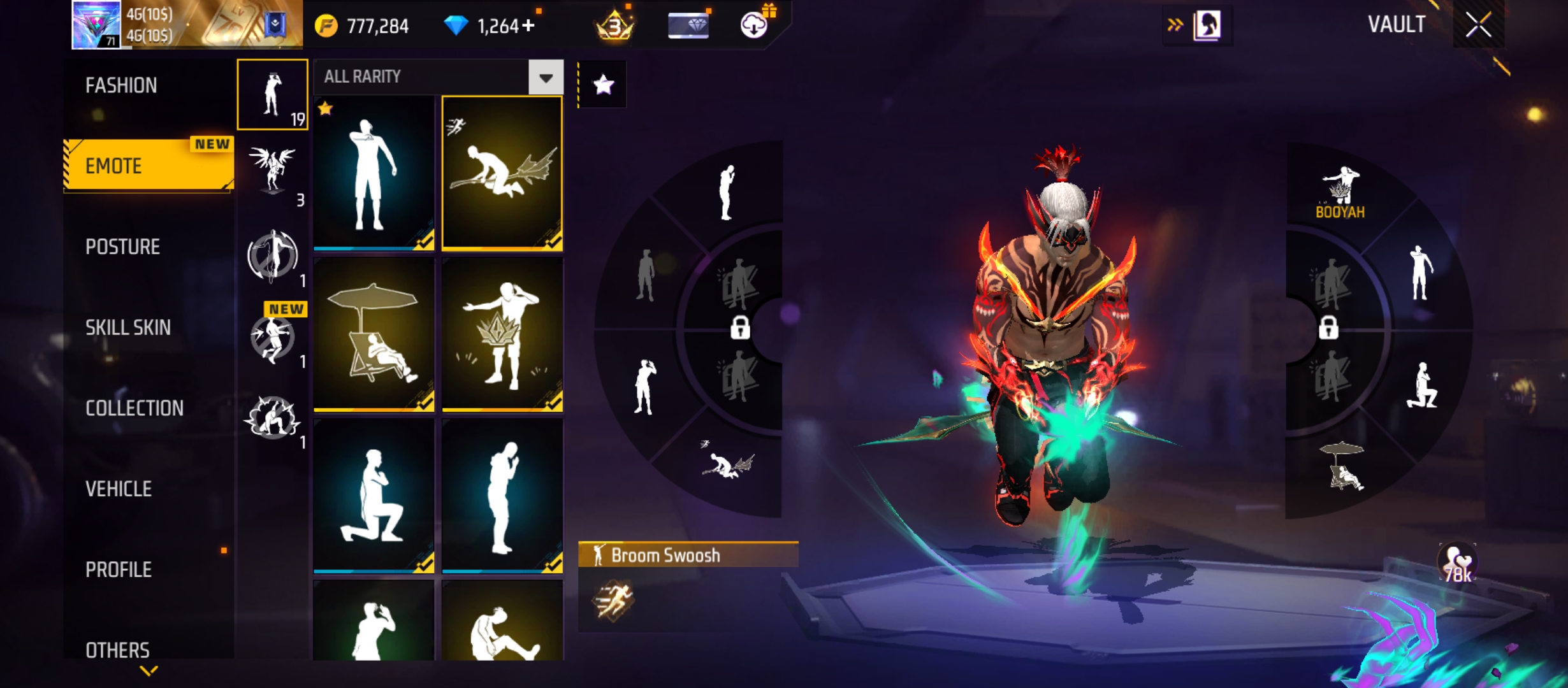Go to the Vehicle category
Image resolution: width=1568 pixels, height=688 pixels.
pyautogui.click(x=119, y=489)
